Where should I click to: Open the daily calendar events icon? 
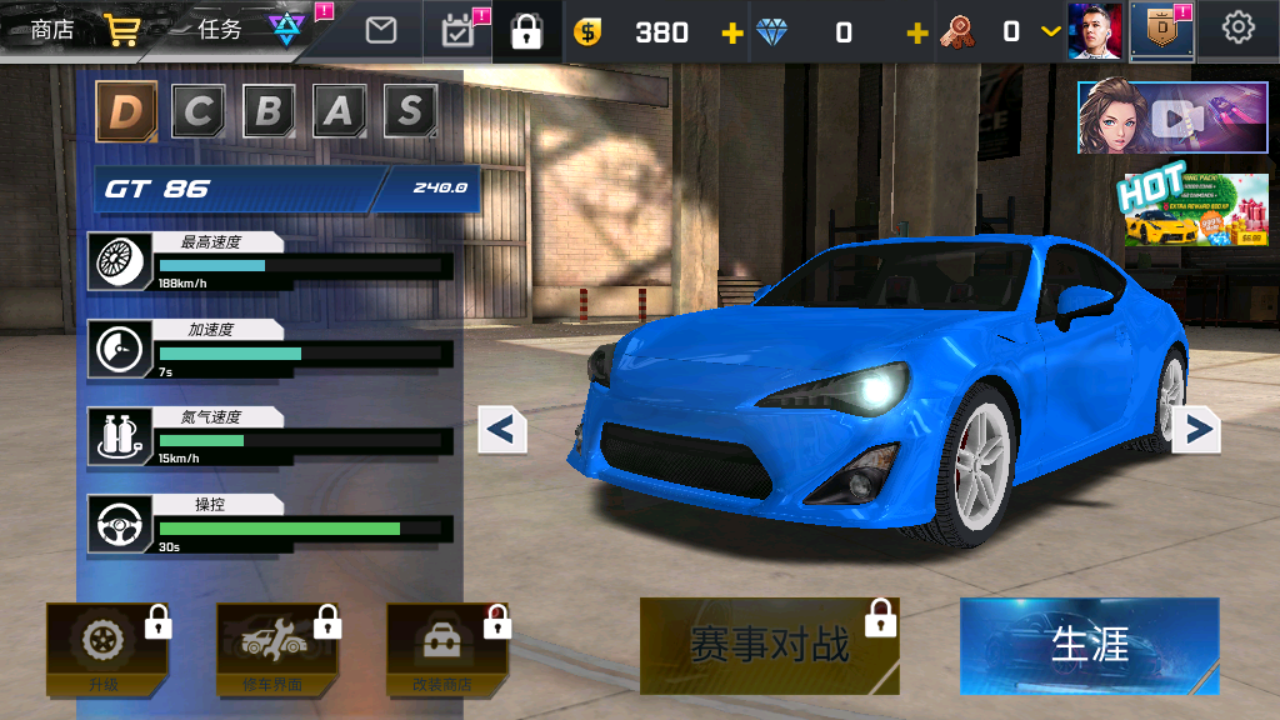tap(458, 30)
